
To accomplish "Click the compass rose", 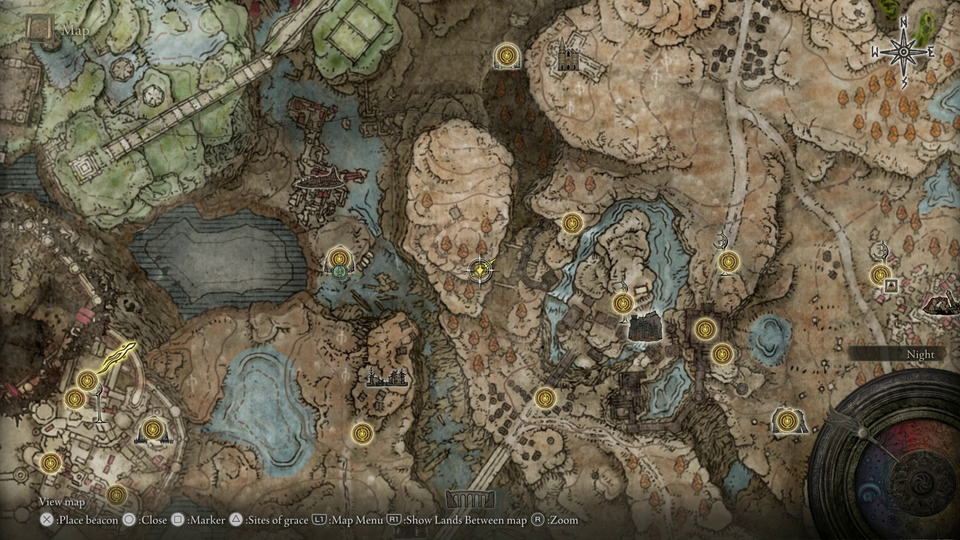I will coord(902,49).
